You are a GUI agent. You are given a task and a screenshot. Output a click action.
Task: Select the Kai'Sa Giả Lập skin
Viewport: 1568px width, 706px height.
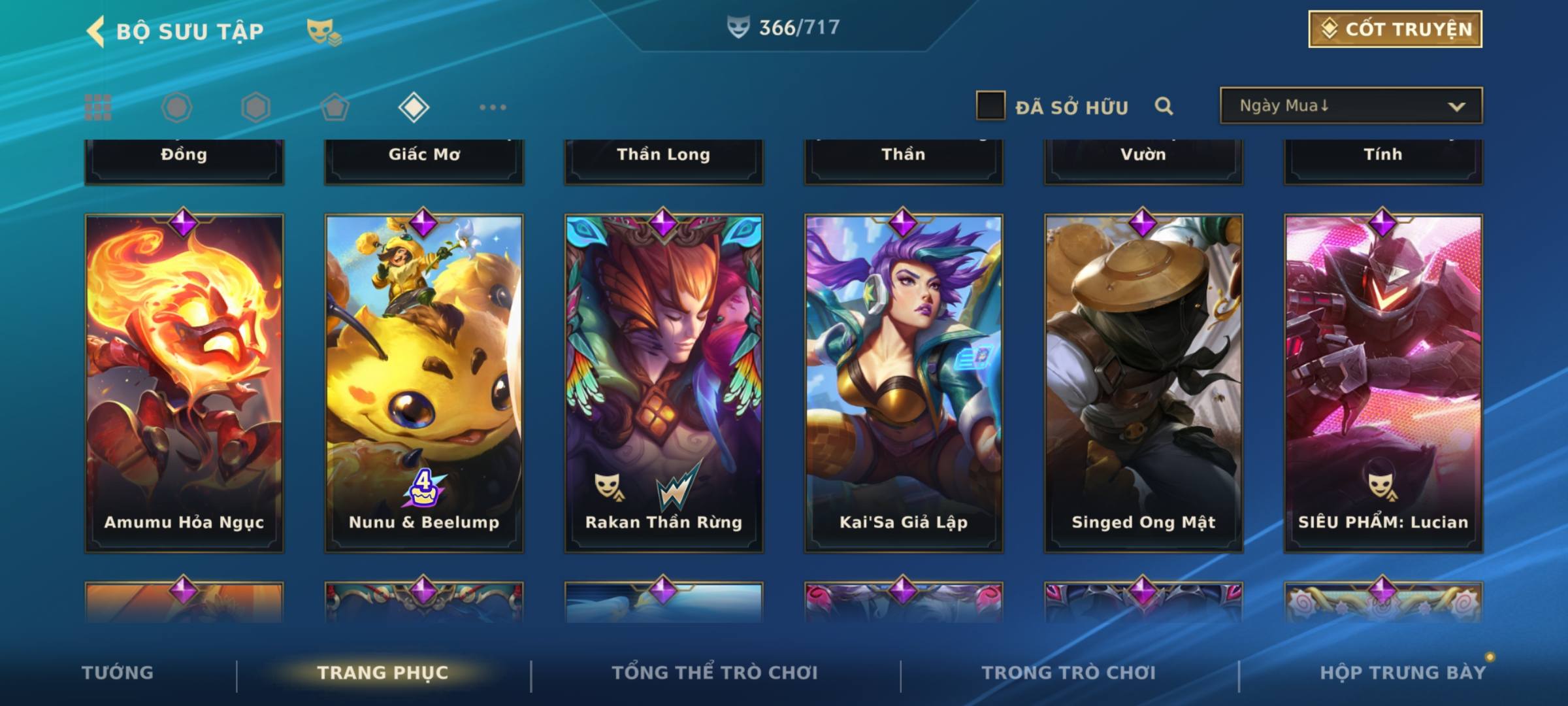(904, 382)
